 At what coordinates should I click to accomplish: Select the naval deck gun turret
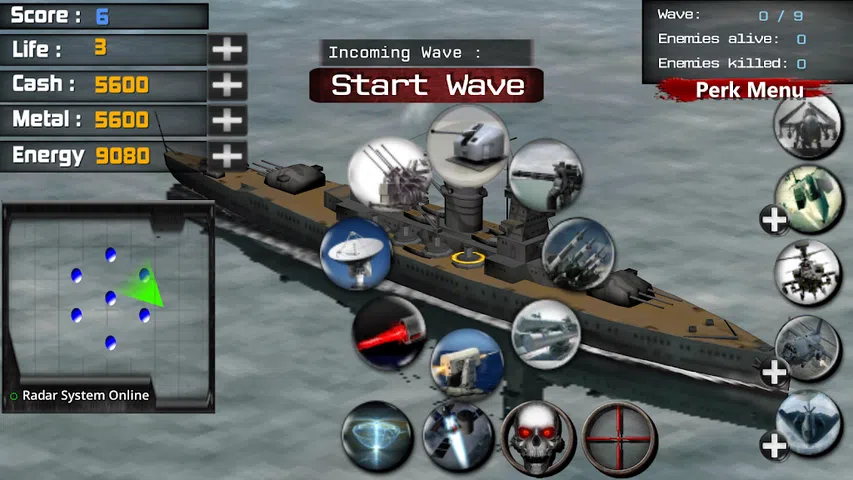click(468, 143)
